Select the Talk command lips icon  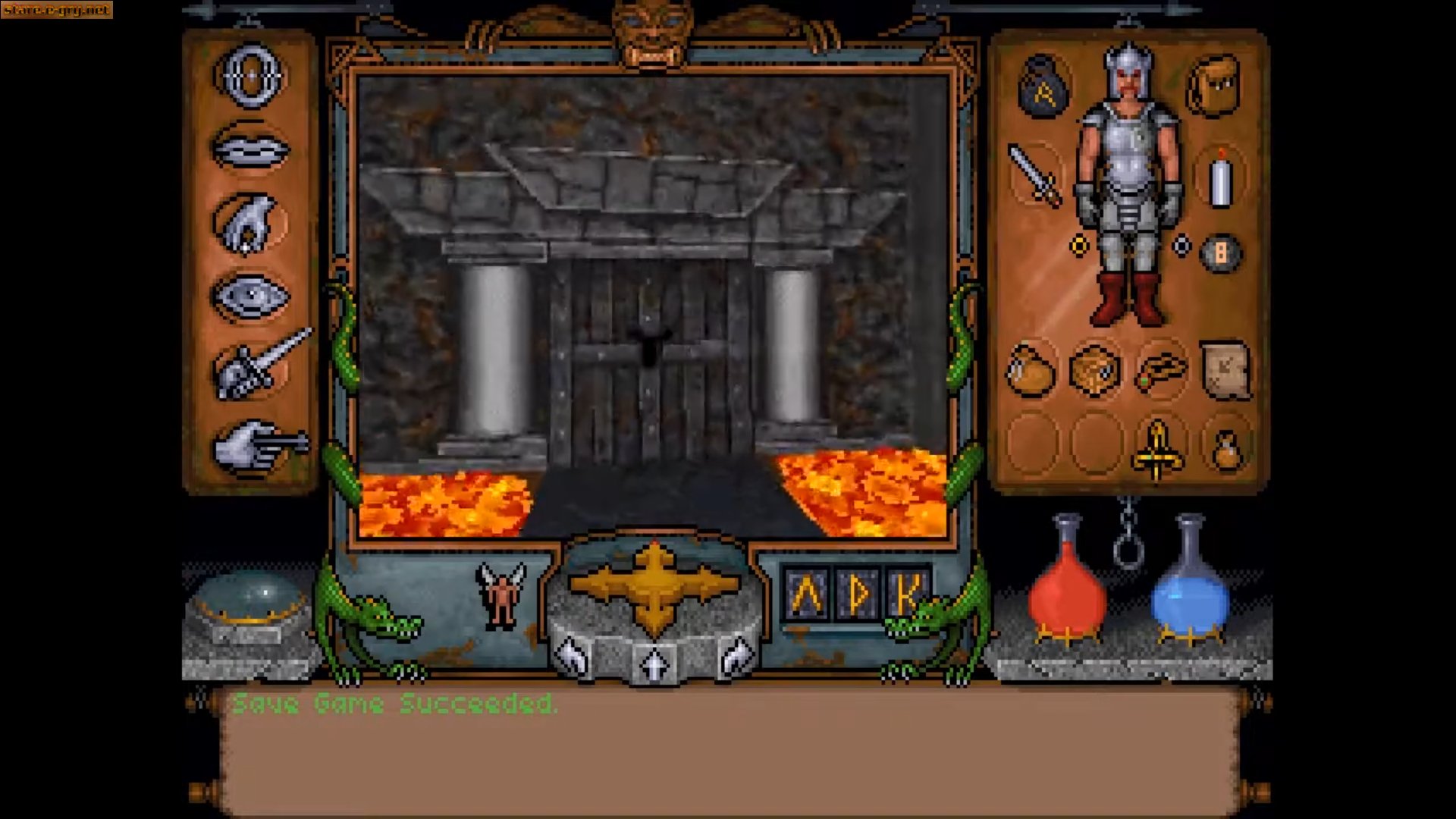(250, 149)
